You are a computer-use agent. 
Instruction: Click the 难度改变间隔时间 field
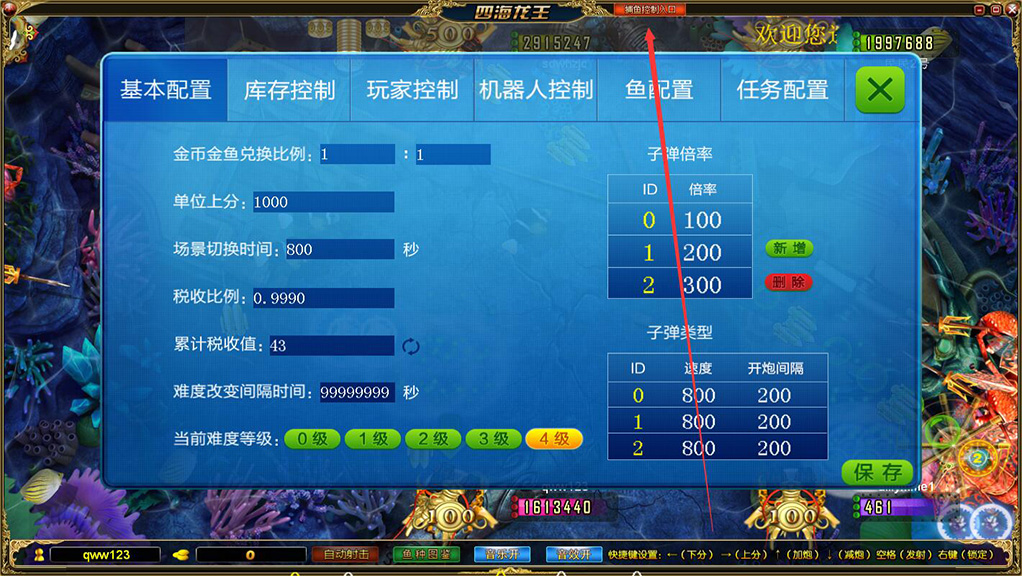click(357, 393)
